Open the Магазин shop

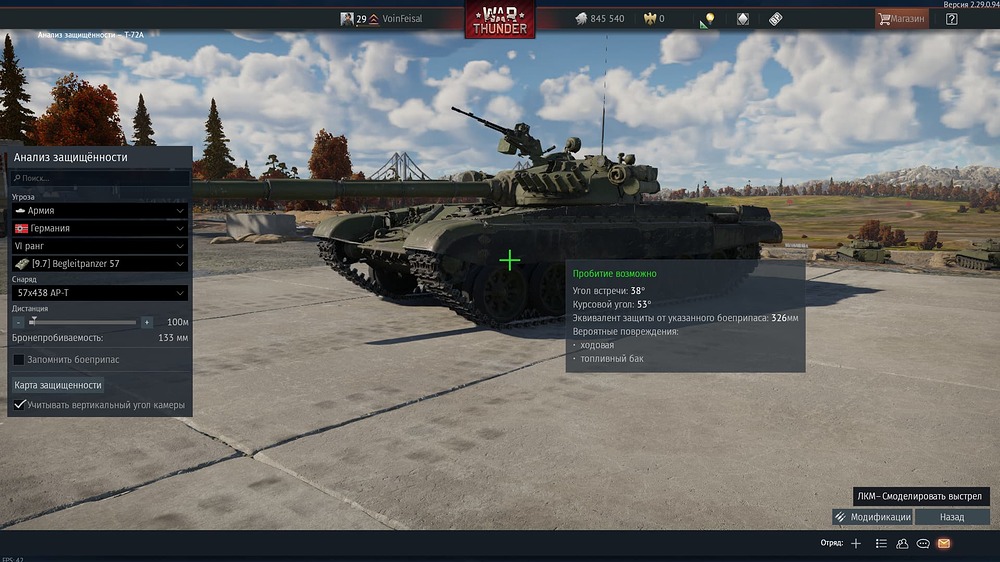coord(901,19)
